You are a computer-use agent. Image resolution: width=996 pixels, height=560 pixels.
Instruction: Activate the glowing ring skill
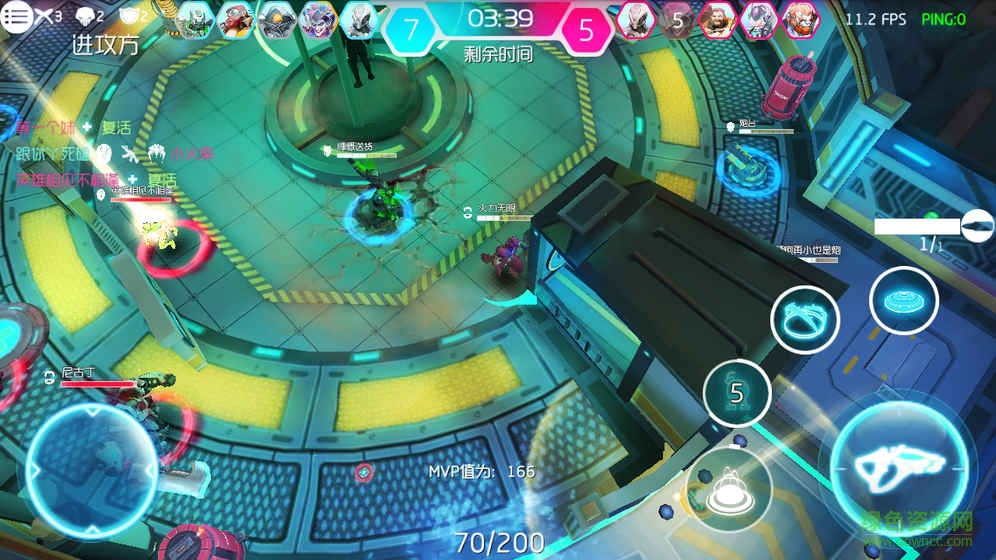tap(805, 320)
